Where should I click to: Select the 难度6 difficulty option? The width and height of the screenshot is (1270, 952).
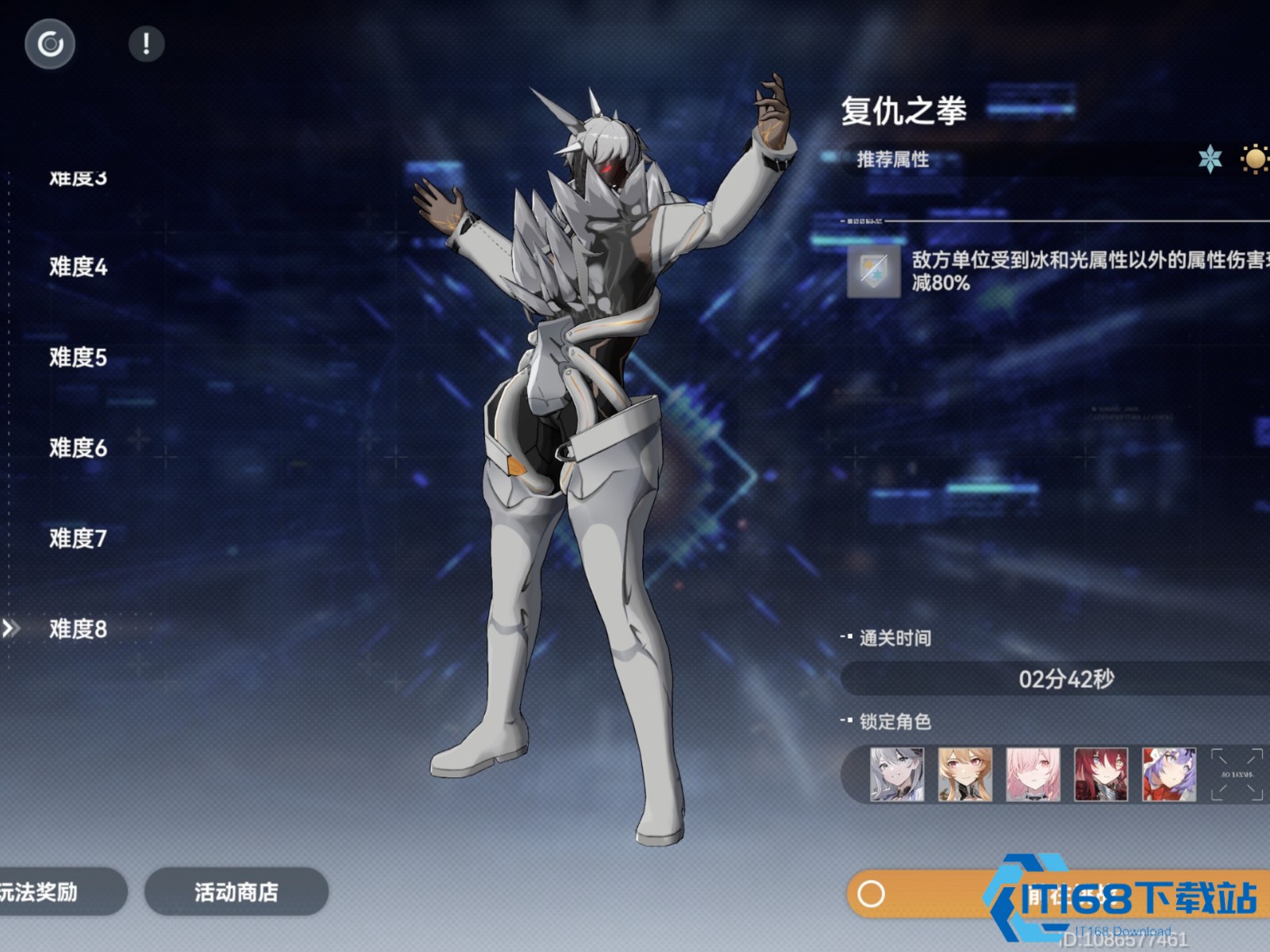point(77,448)
